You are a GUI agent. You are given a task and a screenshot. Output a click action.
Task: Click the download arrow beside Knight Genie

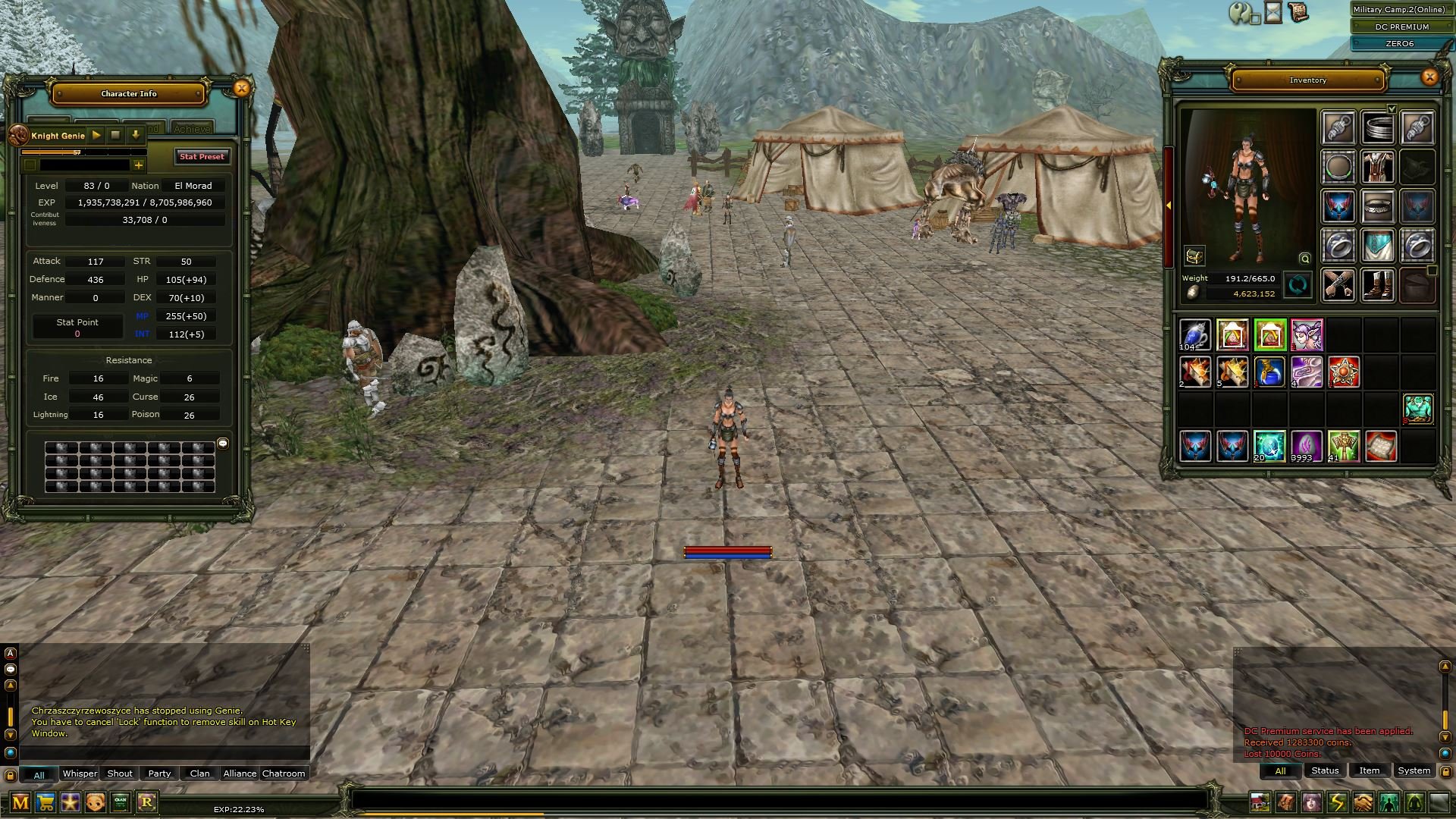135,135
